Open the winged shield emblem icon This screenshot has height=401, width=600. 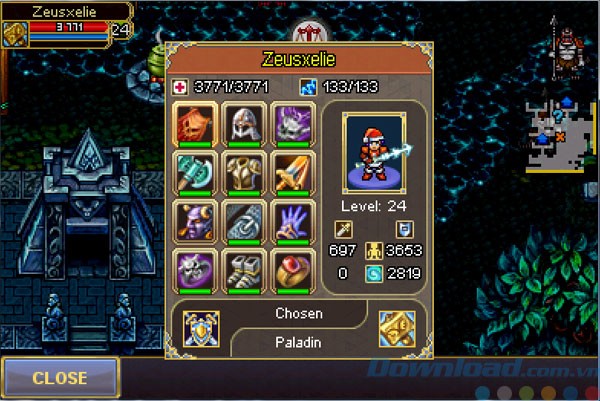coord(202,328)
